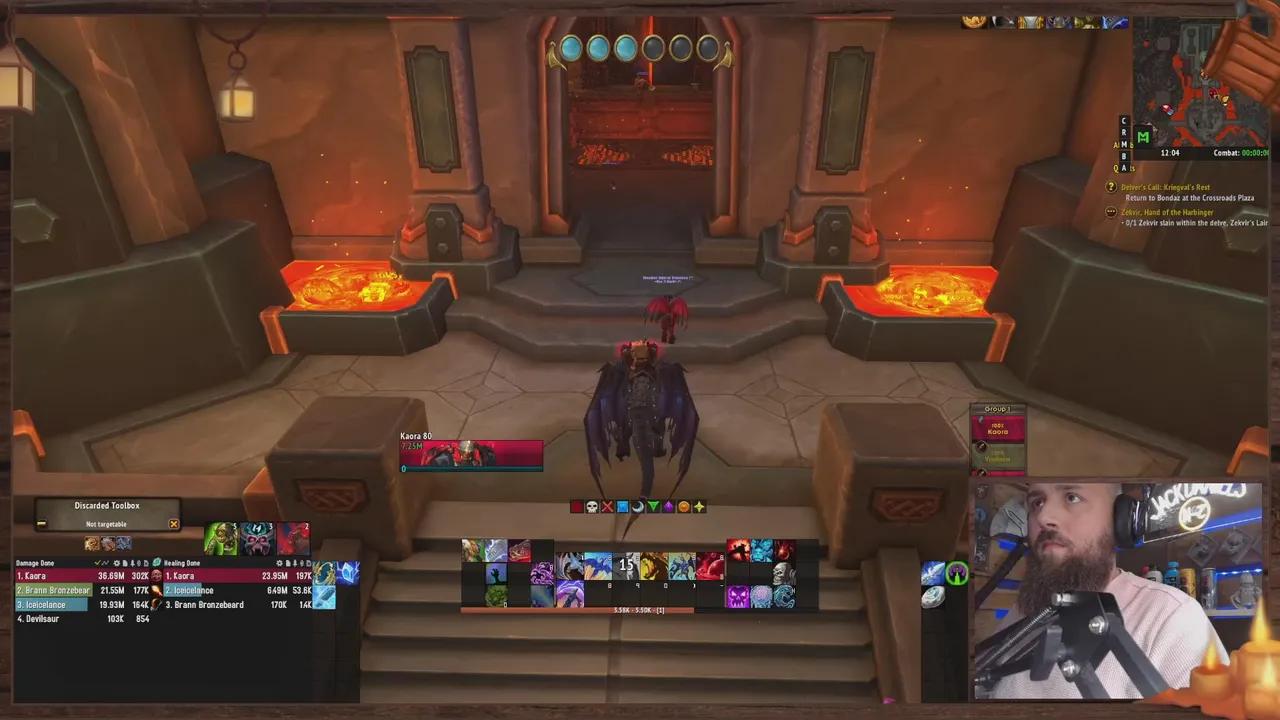Click the green Details! addon icon
The width and height of the screenshot is (1280, 720).
tap(157, 562)
